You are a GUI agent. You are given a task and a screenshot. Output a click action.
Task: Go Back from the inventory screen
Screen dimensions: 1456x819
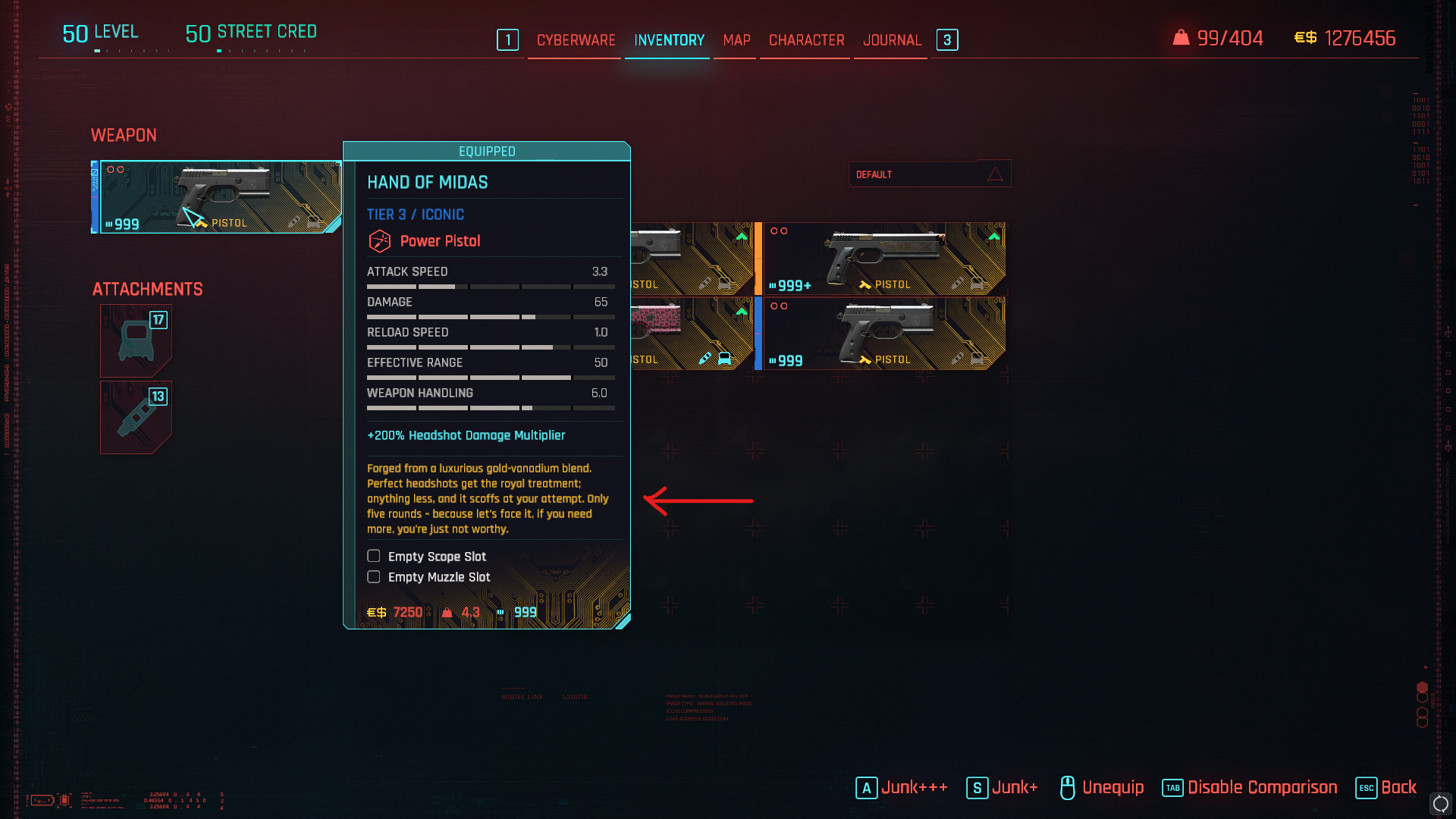tap(1386, 788)
